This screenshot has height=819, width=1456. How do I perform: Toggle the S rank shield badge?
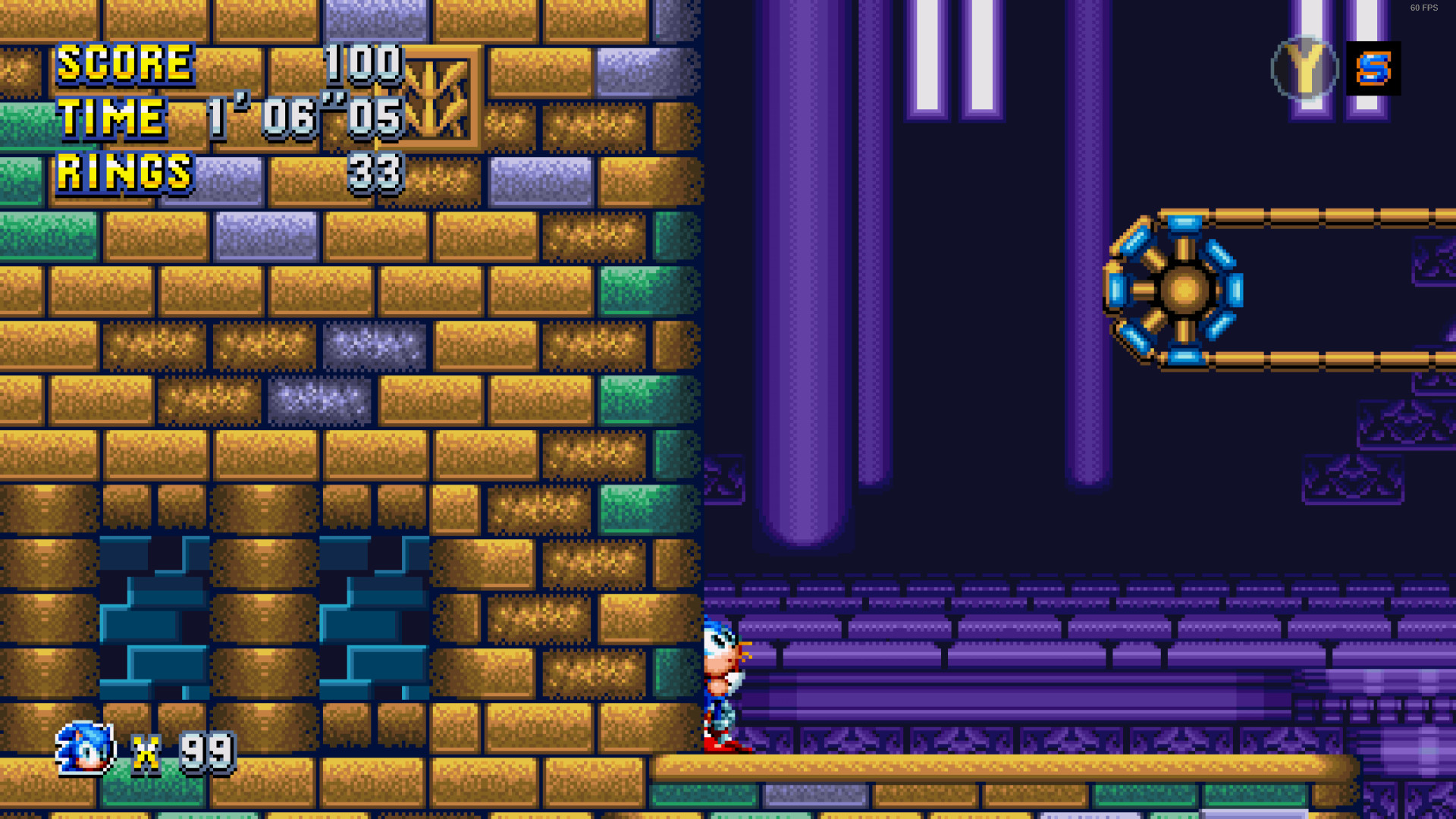(x=1374, y=69)
